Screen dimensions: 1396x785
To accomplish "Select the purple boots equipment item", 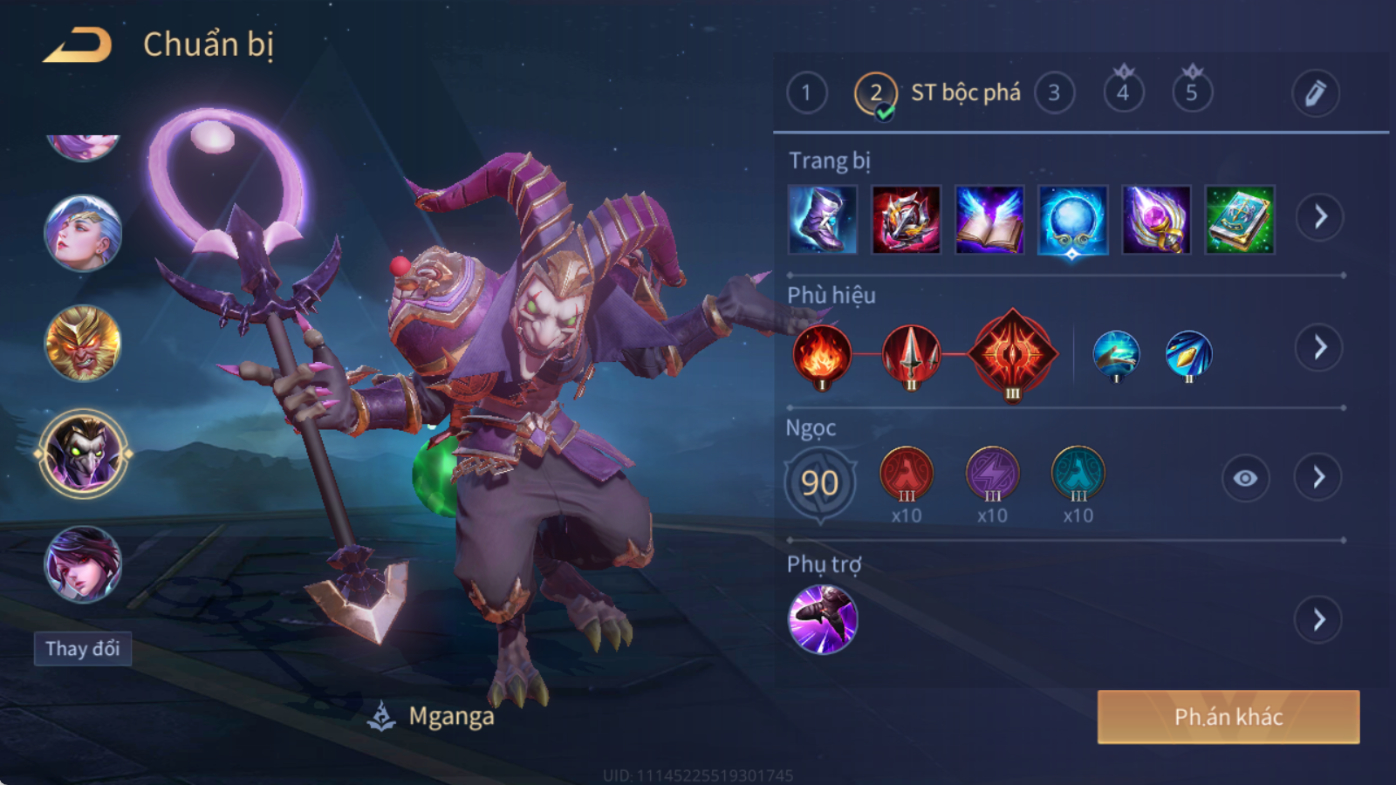I will 822,219.
